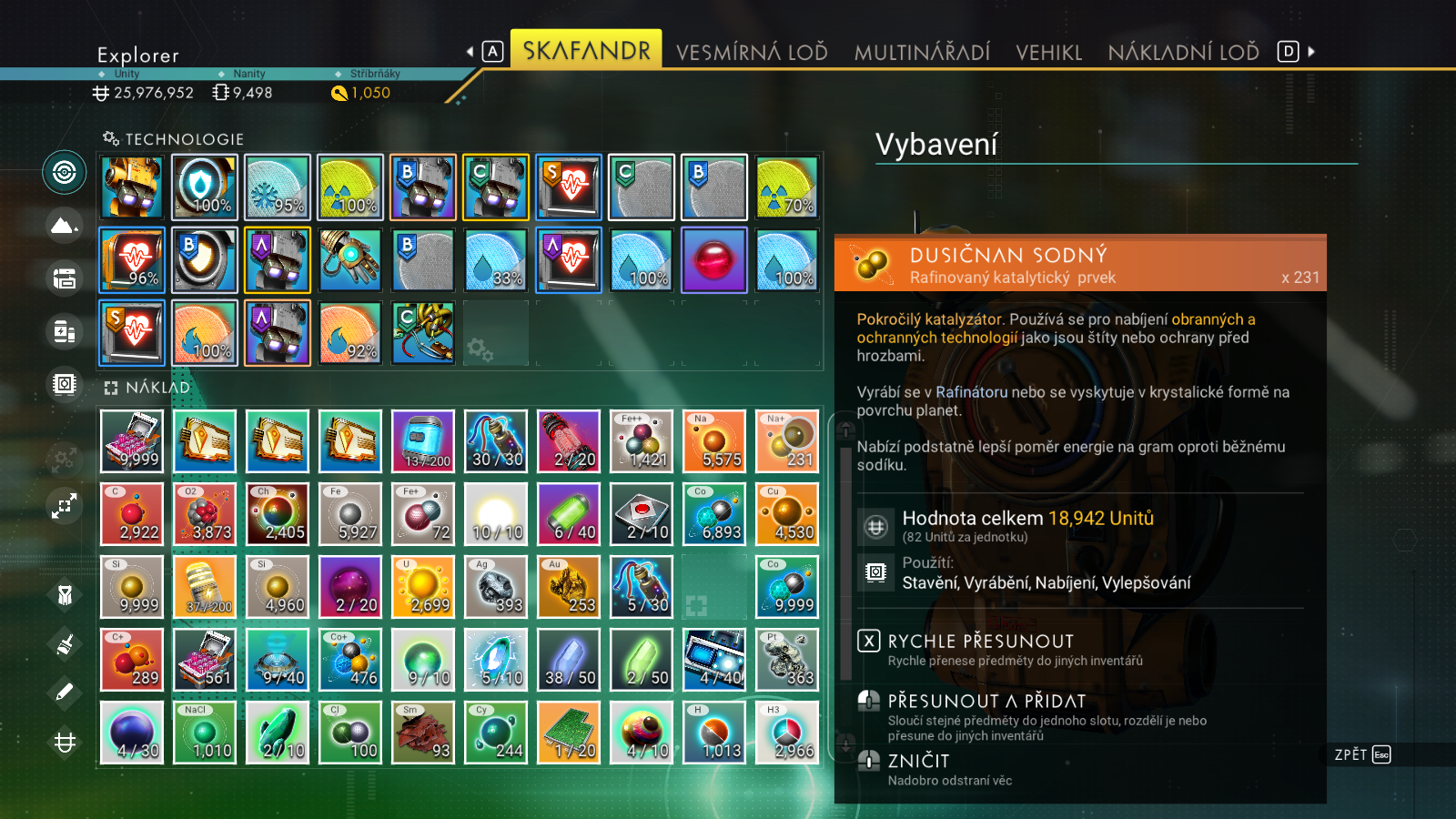The width and height of the screenshot is (1456, 819).
Task: Select the Dusičnan sodný stack of 231
Action: click(x=787, y=441)
